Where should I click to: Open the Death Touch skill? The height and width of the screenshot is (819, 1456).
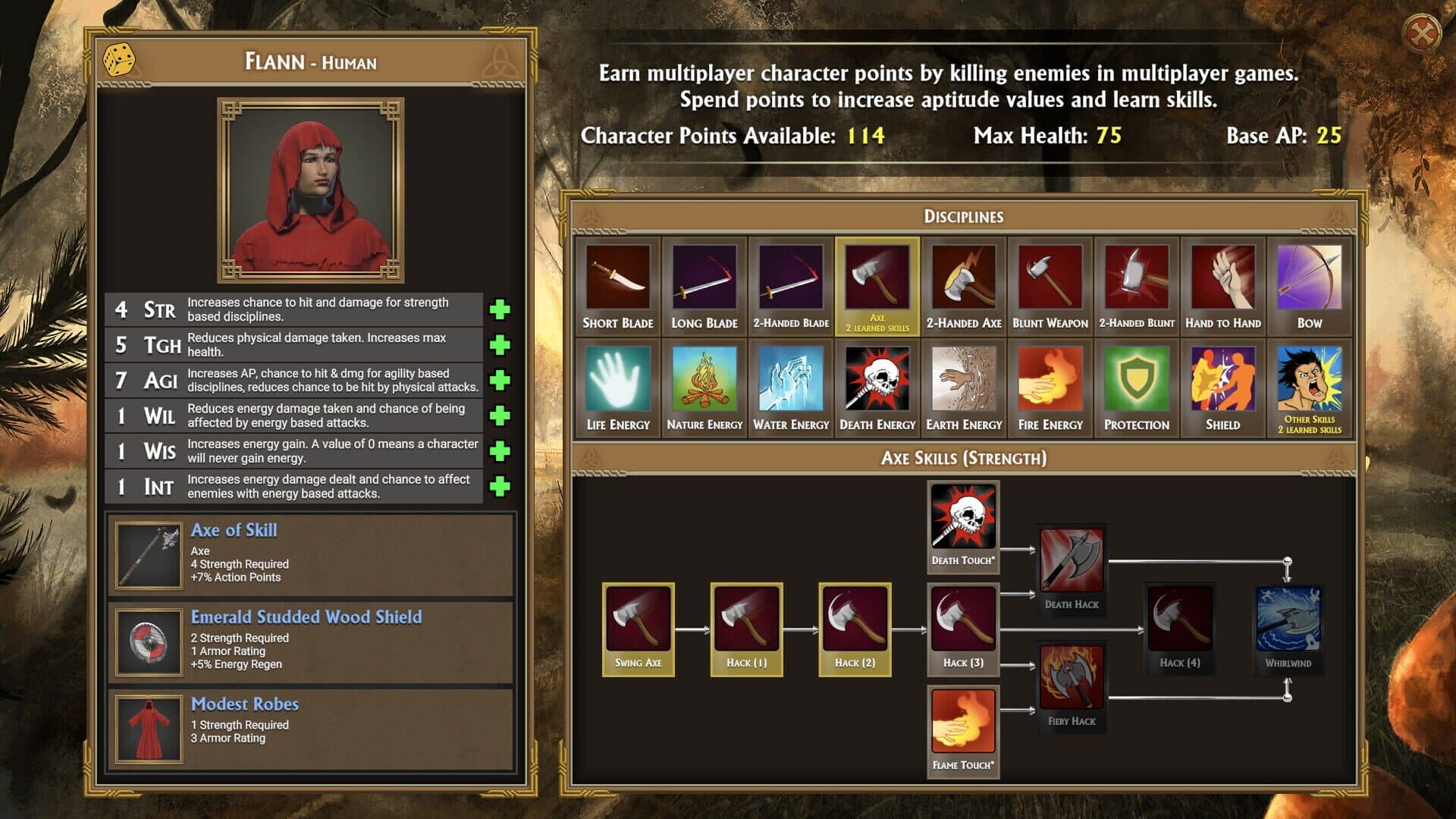point(963,526)
